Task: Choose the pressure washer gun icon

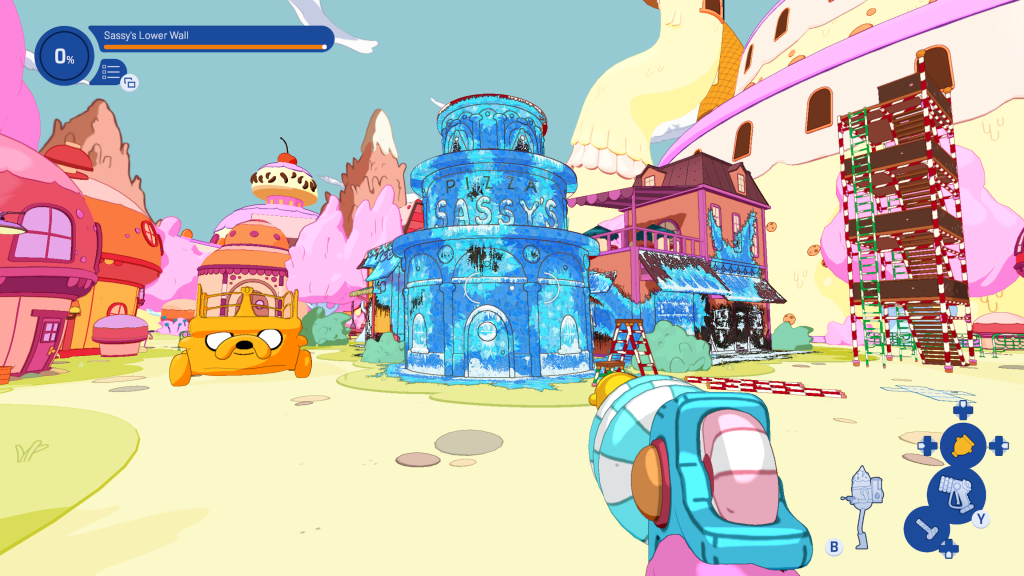Action: [x=955, y=492]
